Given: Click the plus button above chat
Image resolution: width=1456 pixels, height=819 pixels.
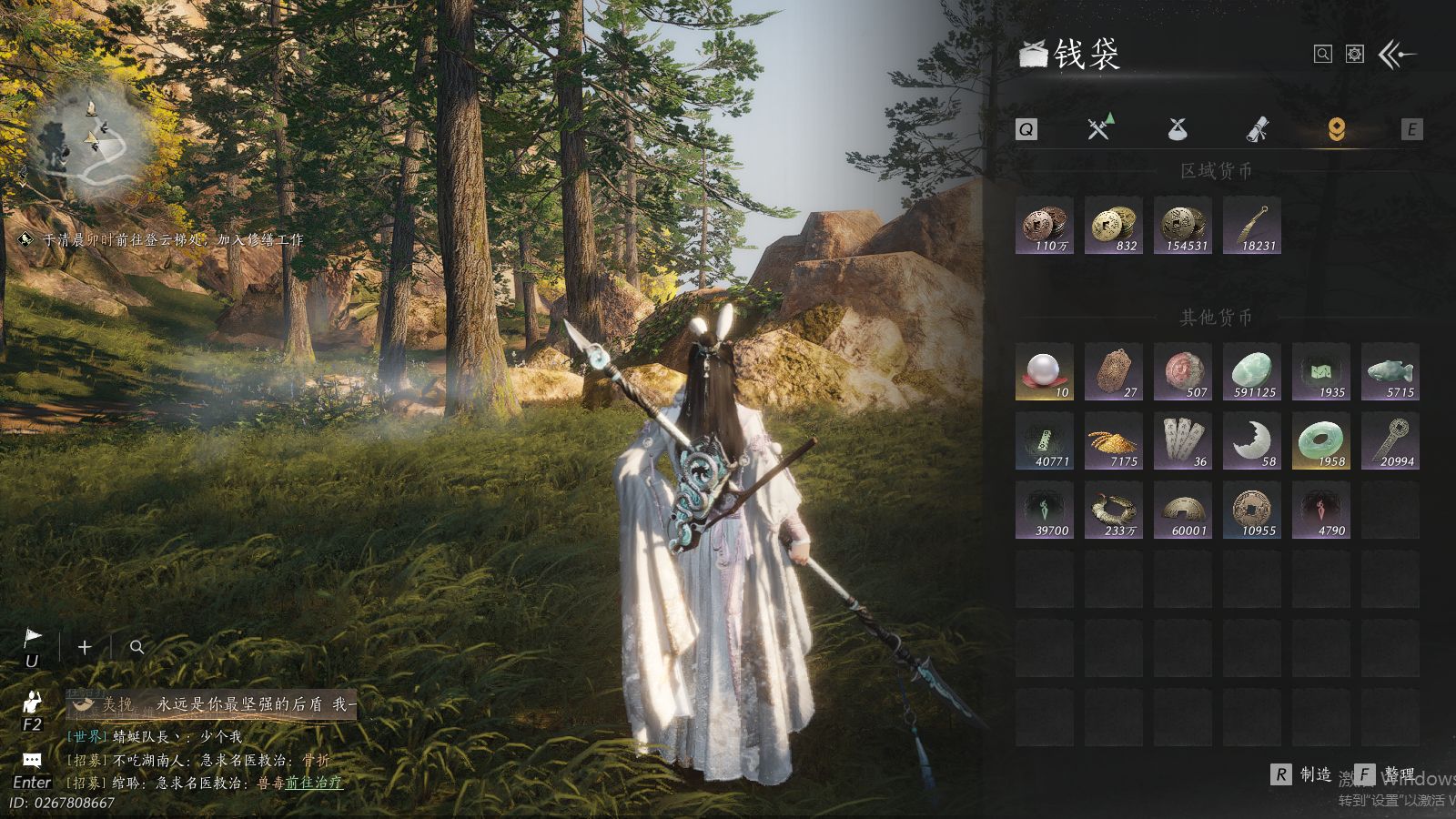Looking at the screenshot, I should [85, 647].
